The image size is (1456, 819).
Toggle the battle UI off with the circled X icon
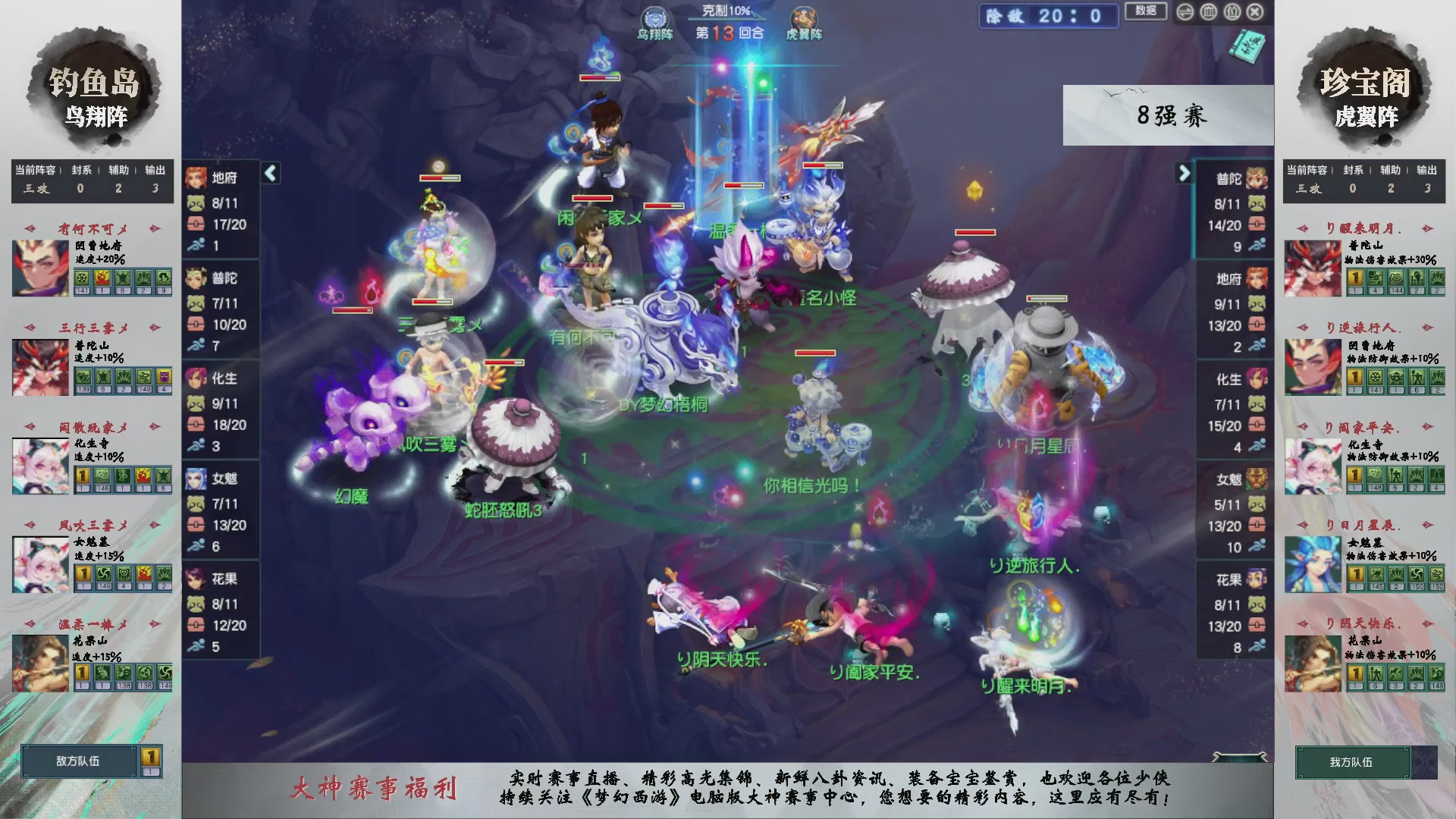click(x=1256, y=11)
